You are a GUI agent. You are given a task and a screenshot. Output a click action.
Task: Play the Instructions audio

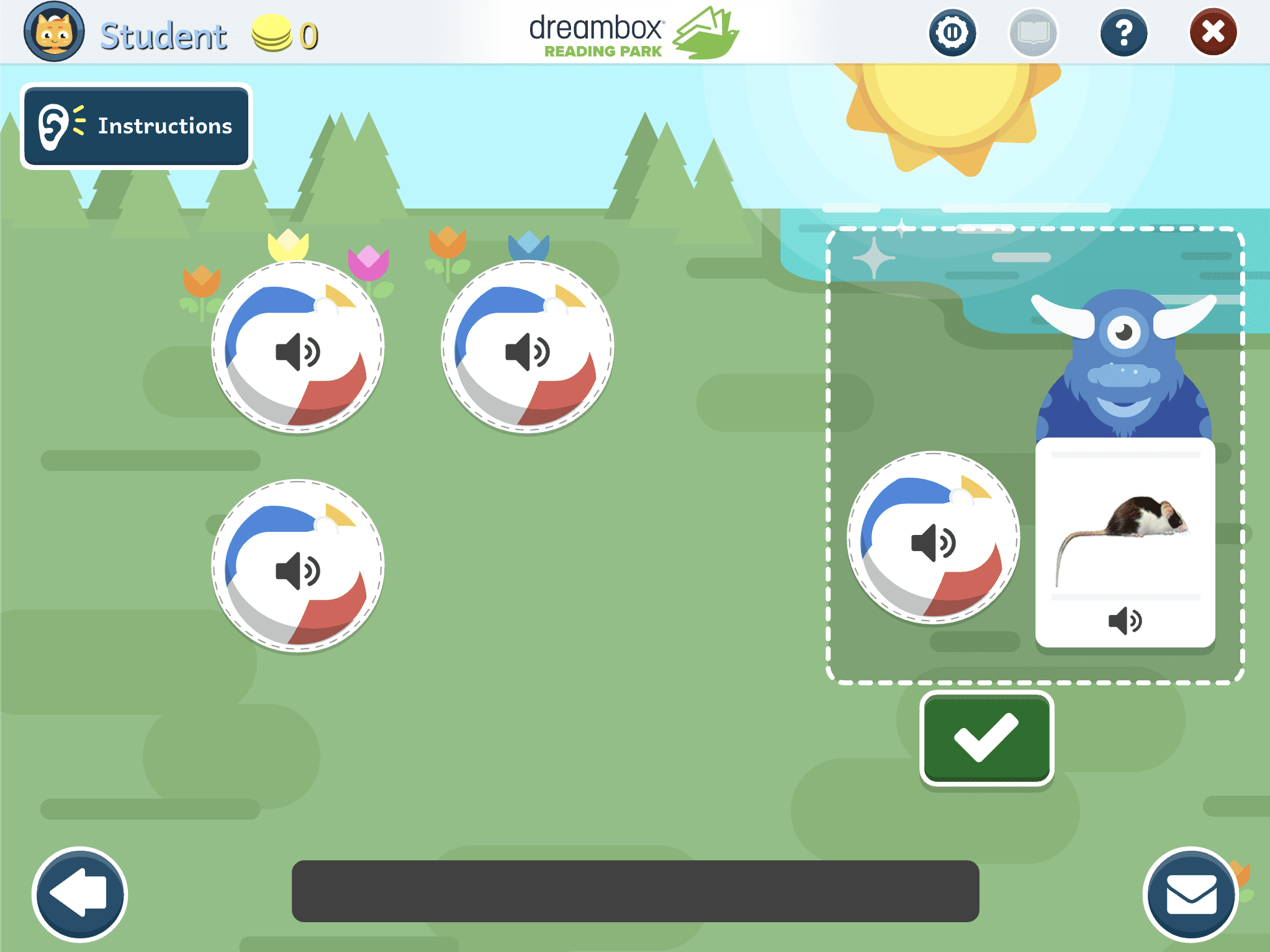click(x=136, y=126)
